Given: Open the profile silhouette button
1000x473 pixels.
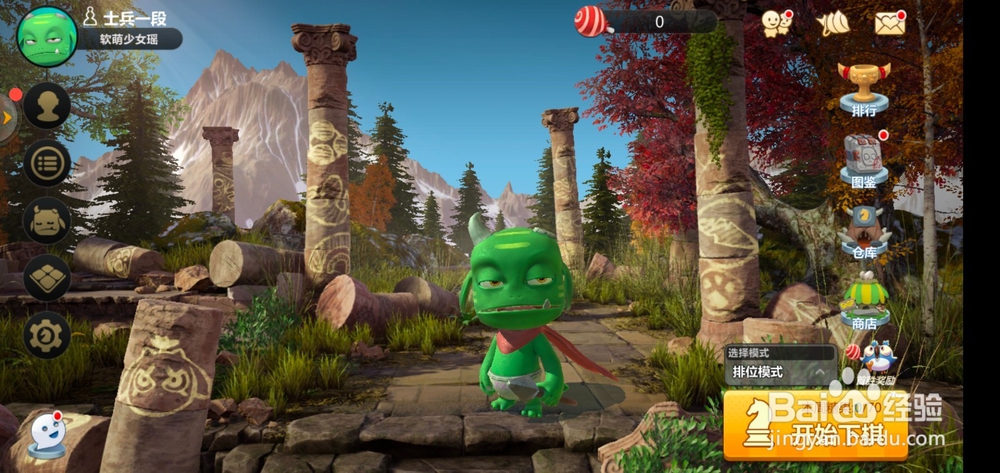Looking at the screenshot, I should [47, 105].
